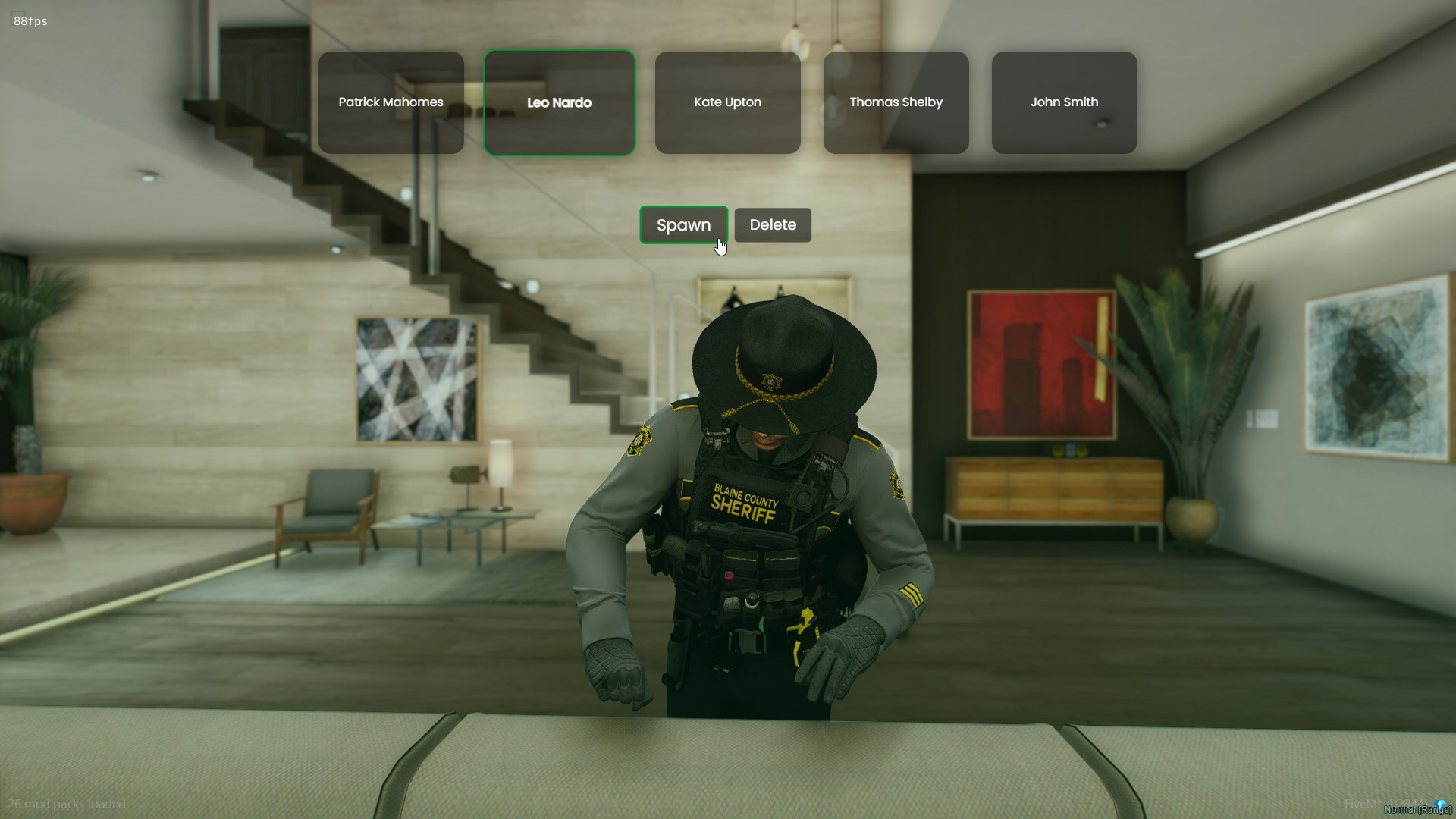This screenshot has height=819, width=1456.
Task: Click the blue gem icon near Normal [Range]
Action: (x=1439, y=805)
